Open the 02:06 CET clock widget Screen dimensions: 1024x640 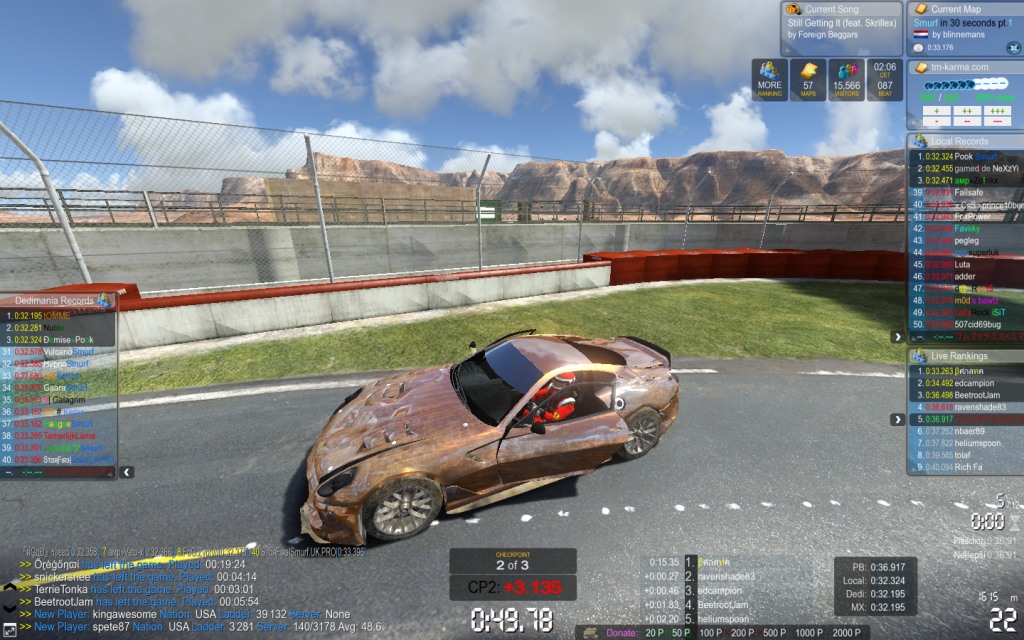(x=885, y=80)
